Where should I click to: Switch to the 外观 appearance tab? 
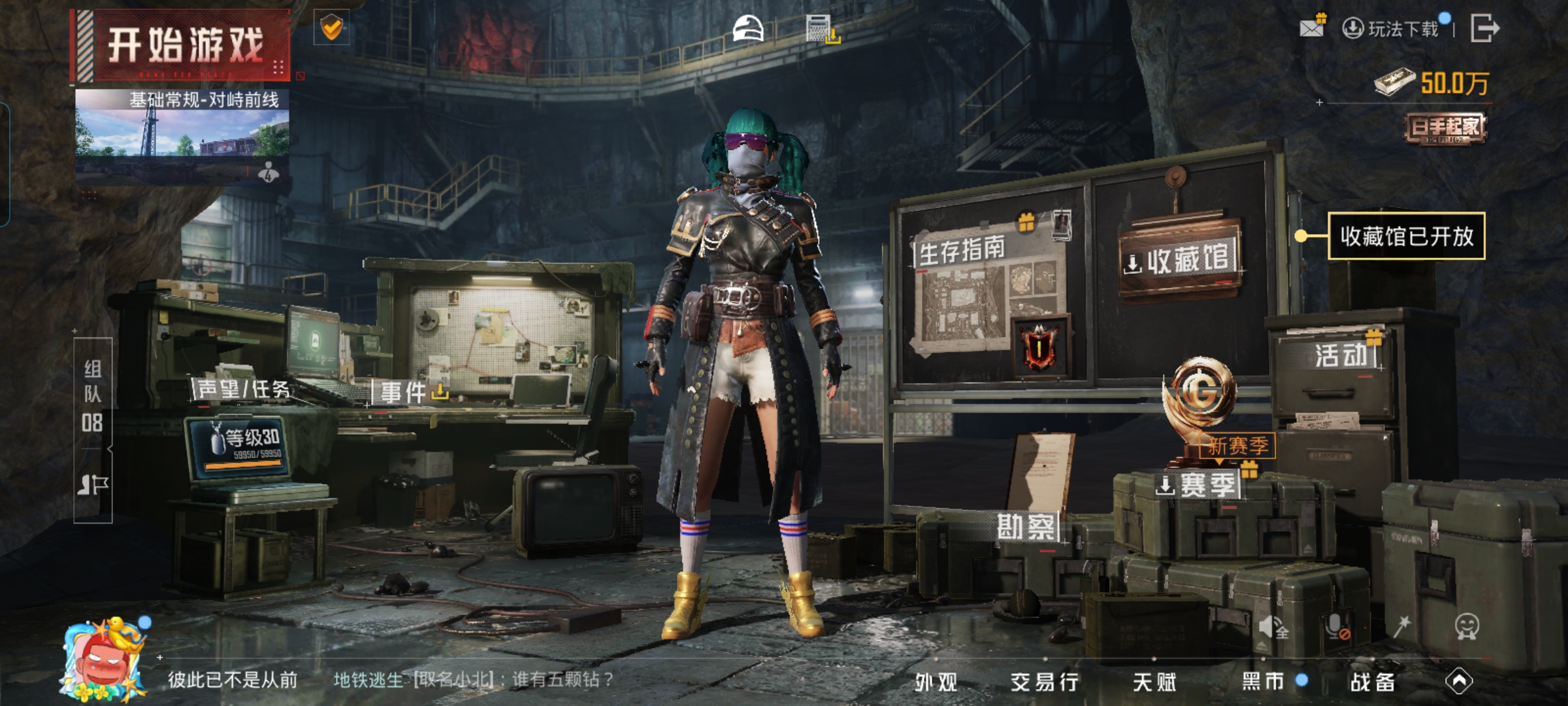(936, 682)
